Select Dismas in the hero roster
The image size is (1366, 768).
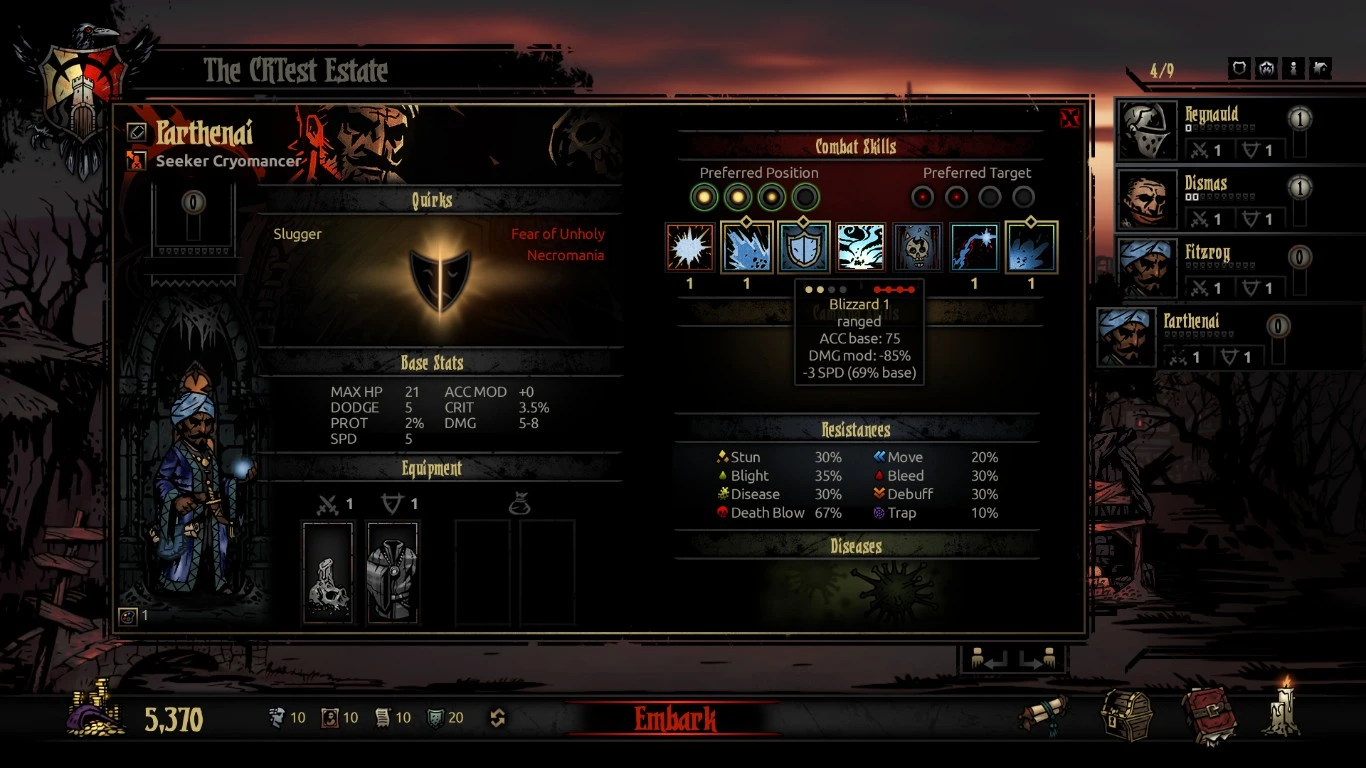(x=1212, y=200)
